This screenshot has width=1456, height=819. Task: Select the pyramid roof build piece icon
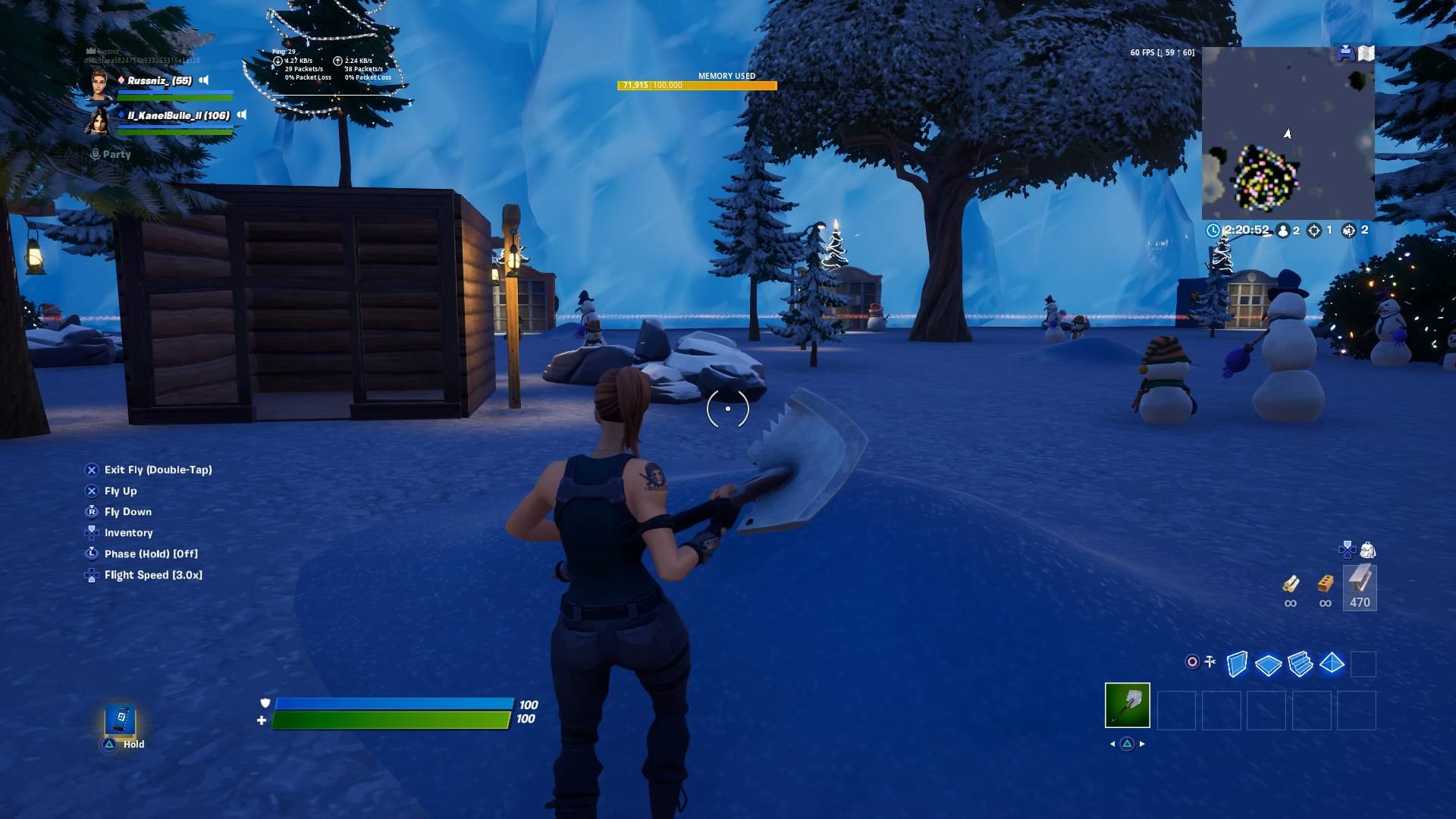[x=1332, y=664]
